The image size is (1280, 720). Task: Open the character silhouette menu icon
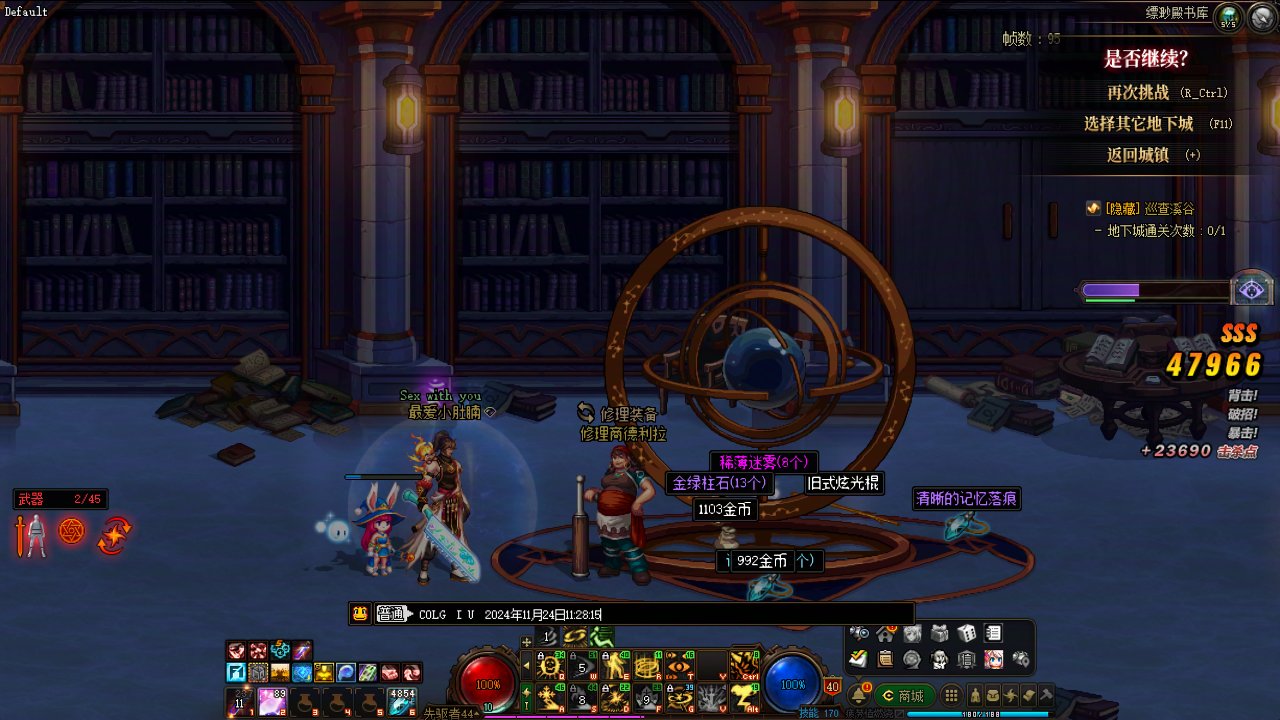click(974, 695)
